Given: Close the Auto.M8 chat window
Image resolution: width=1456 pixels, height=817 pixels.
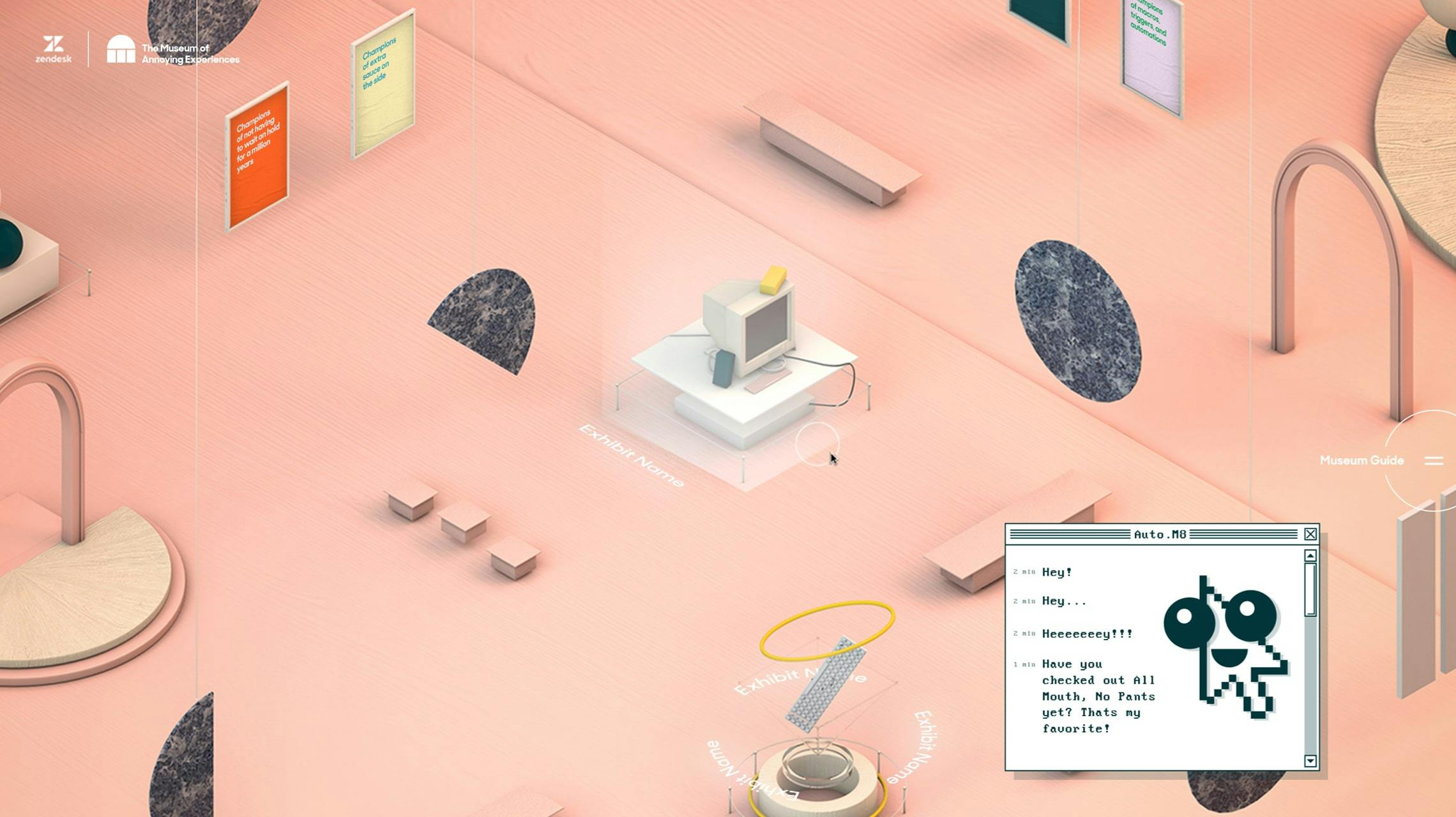Looking at the screenshot, I should (x=1311, y=534).
